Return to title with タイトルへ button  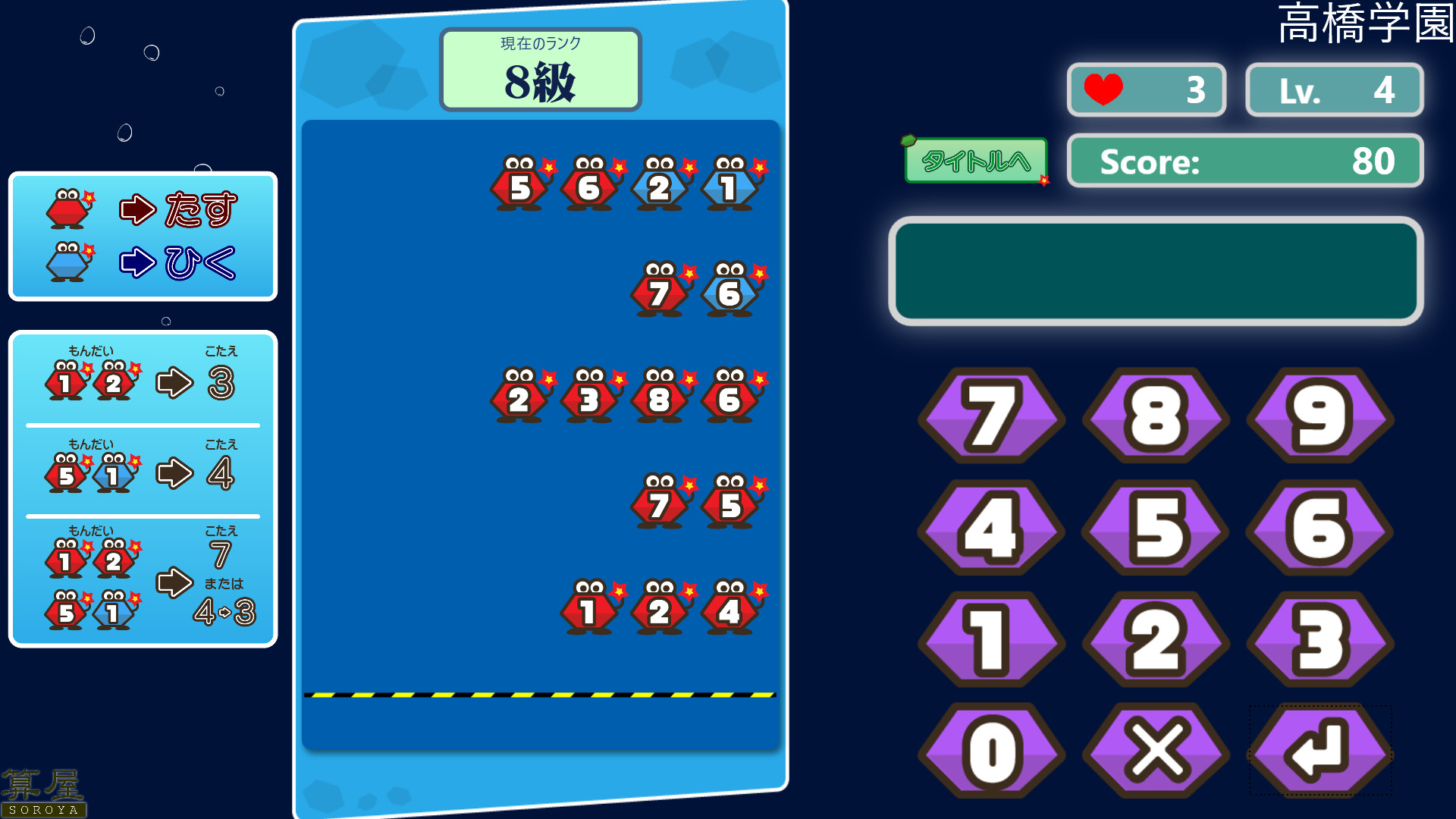pyautogui.click(x=976, y=161)
